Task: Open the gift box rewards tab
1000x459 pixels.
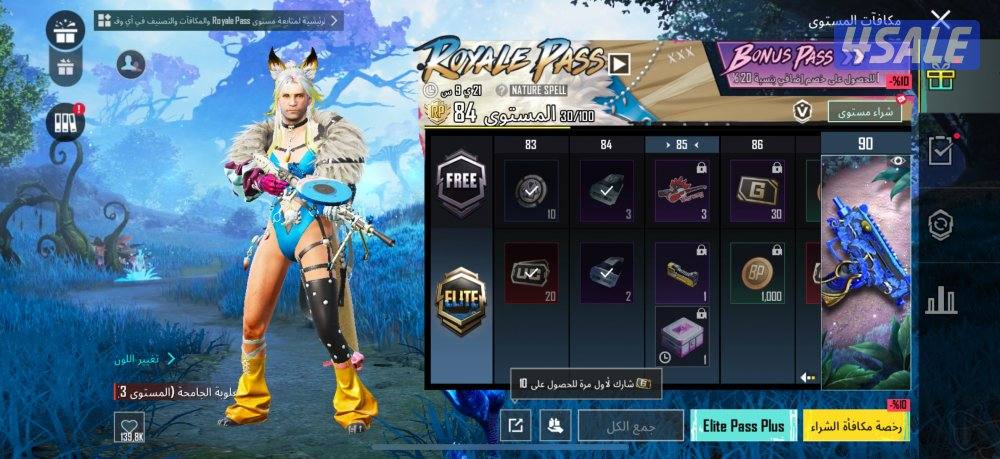Action: pos(940,77)
